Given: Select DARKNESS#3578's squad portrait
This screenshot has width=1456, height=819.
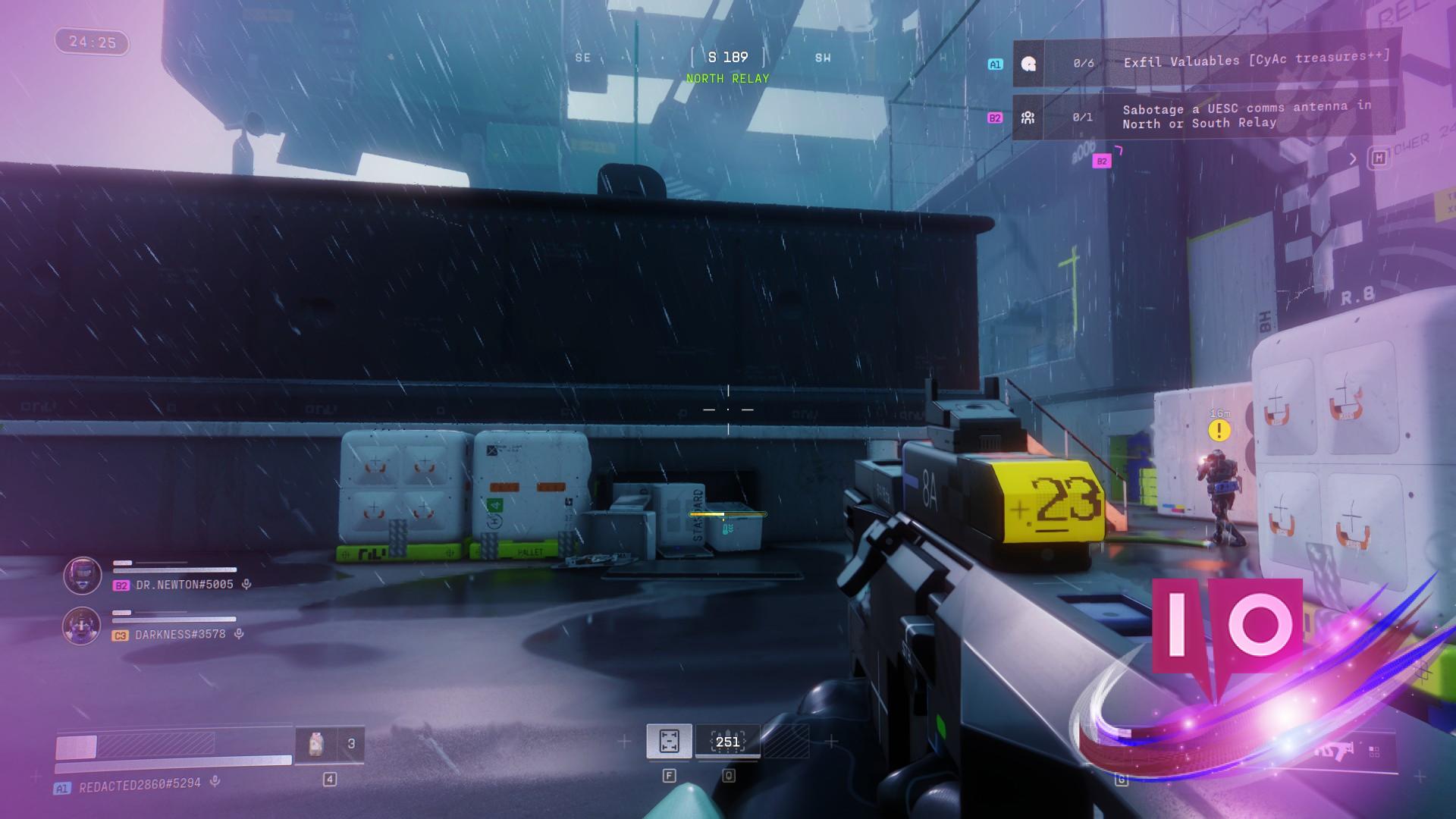Looking at the screenshot, I should [82, 626].
